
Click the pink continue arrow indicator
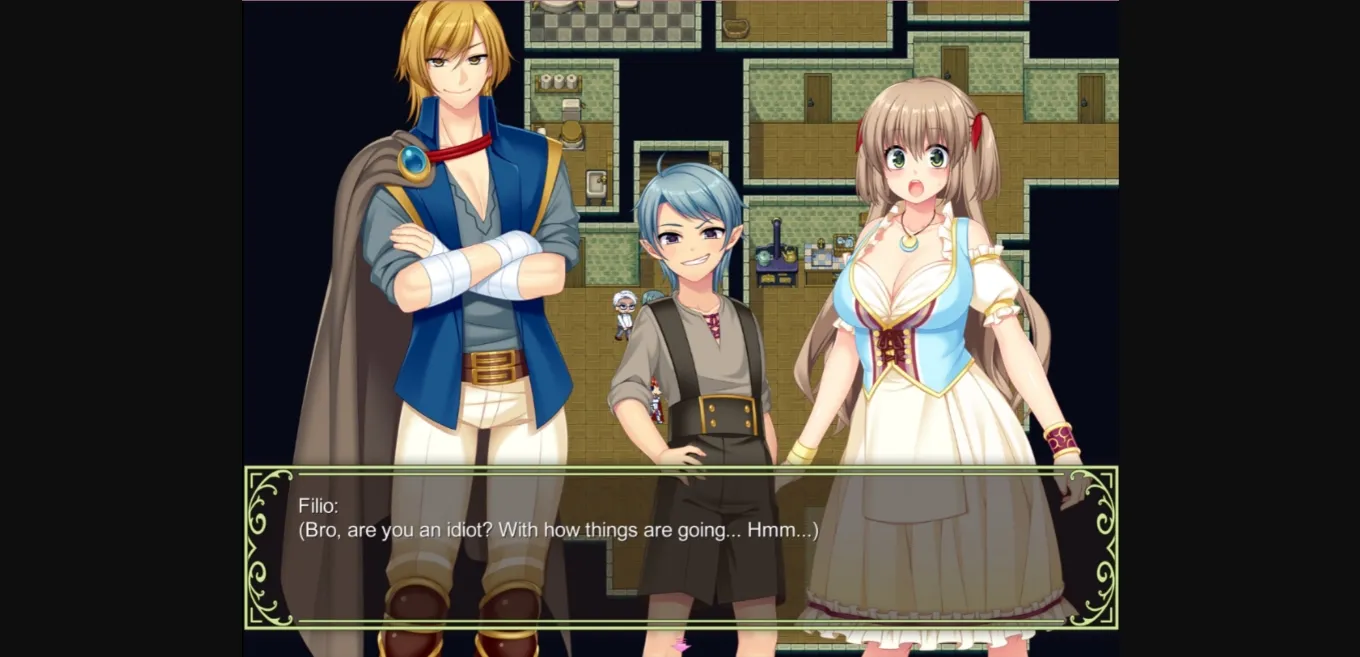pyautogui.click(x=681, y=645)
